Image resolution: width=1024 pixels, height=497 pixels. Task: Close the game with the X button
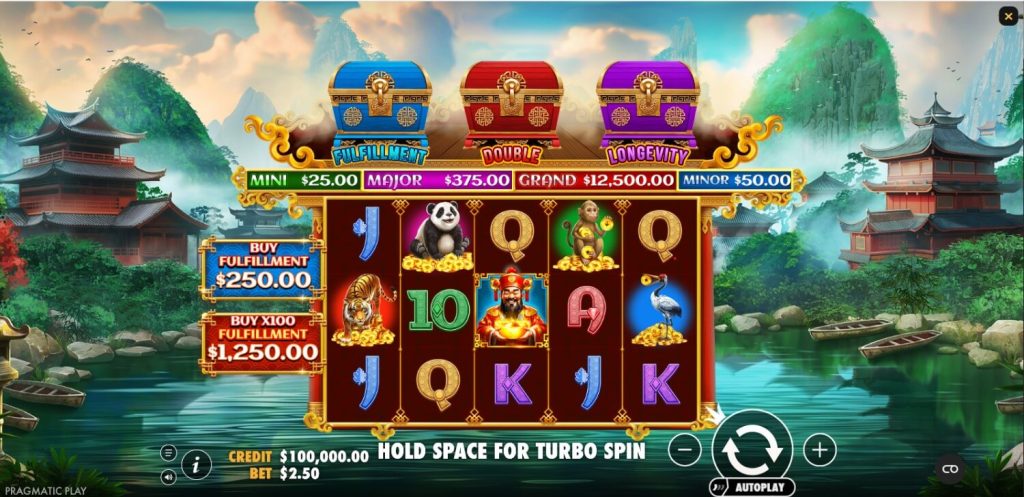[x=1007, y=16]
